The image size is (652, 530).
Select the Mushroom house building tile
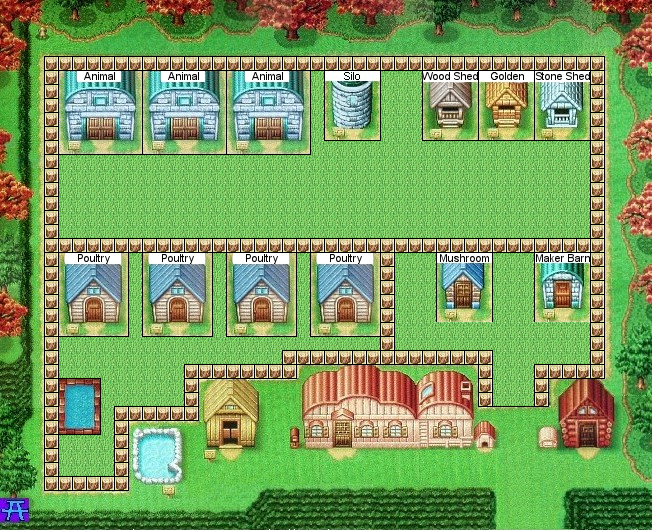[x=463, y=288]
